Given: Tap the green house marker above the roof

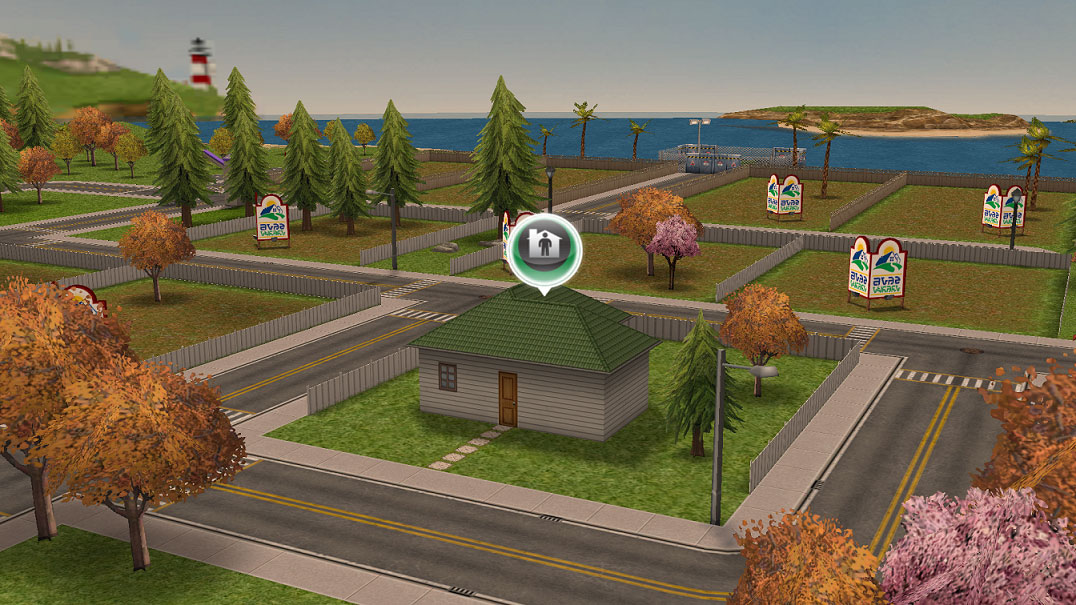Looking at the screenshot, I should 543,250.
